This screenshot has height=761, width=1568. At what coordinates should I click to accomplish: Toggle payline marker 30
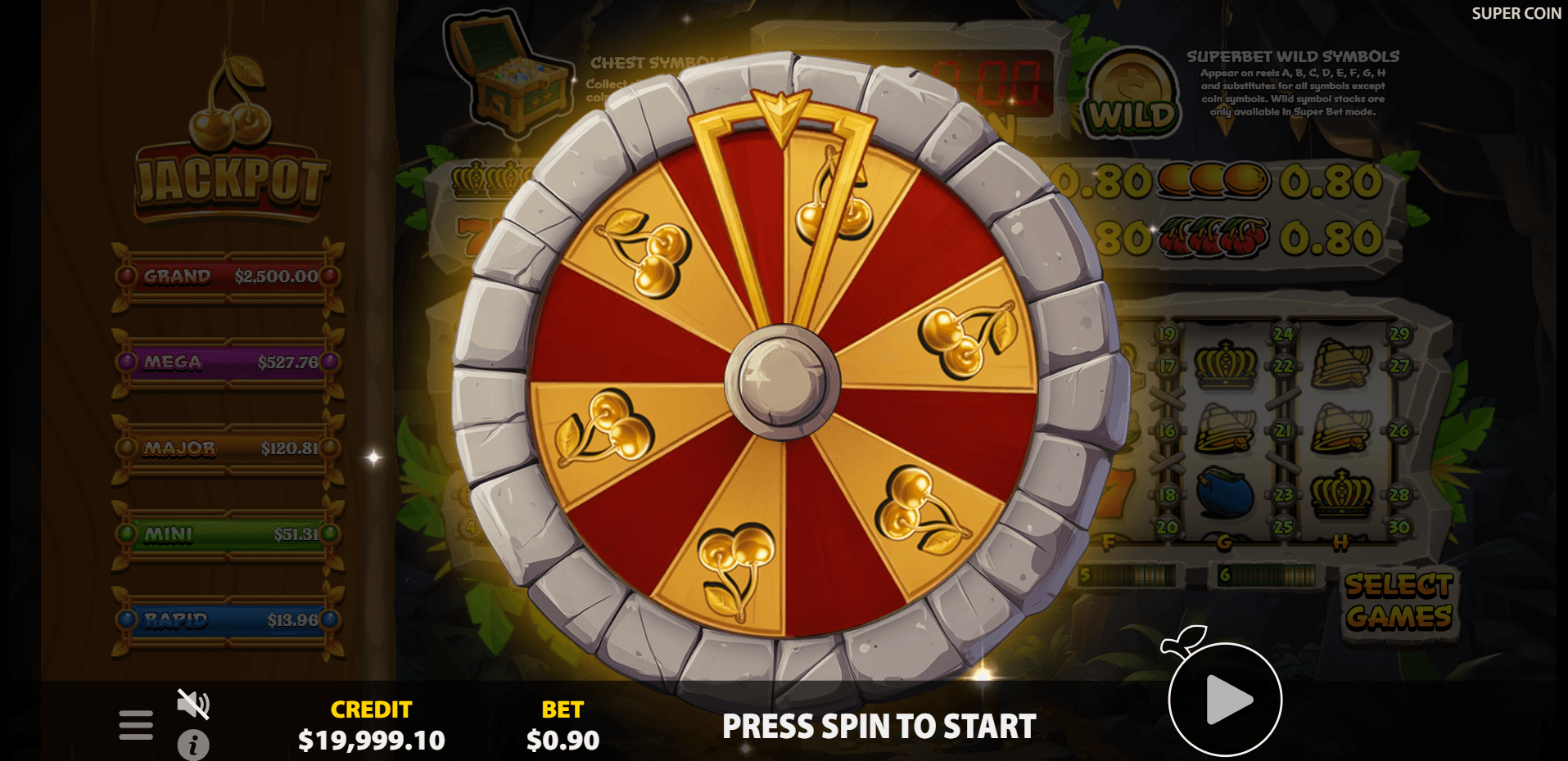(1399, 527)
